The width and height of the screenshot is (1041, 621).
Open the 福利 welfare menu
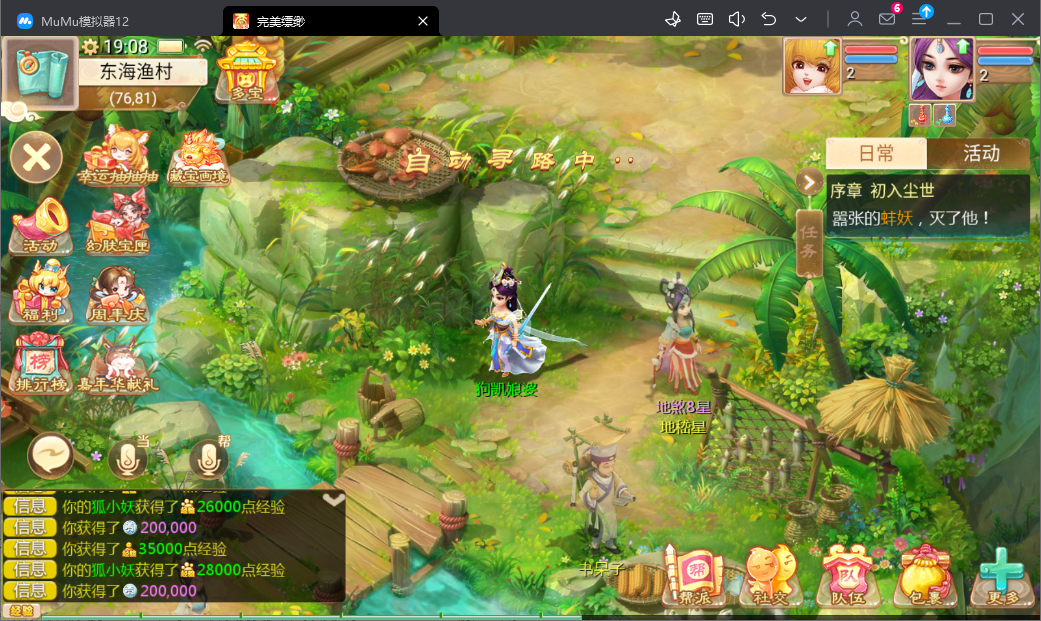click(x=41, y=291)
